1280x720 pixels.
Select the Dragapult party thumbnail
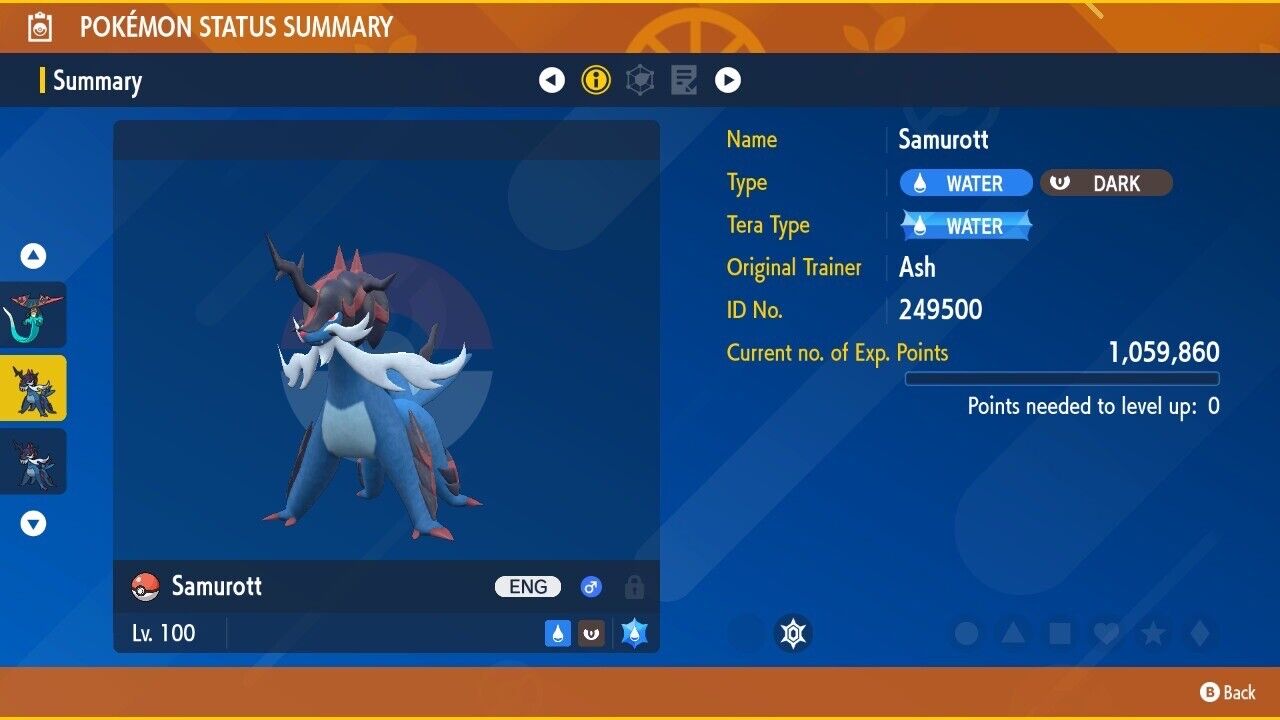(x=34, y=314)
